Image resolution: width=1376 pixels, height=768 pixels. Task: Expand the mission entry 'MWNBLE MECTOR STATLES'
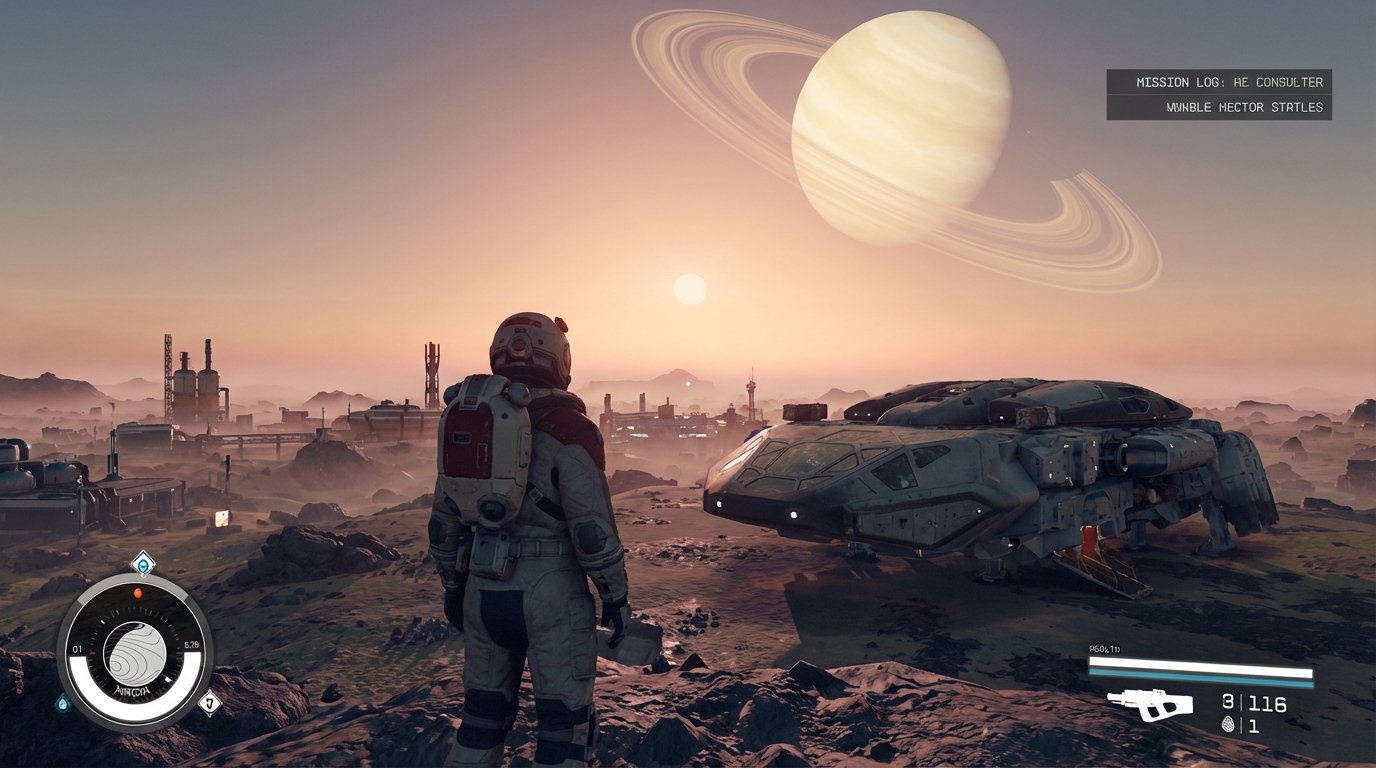pyautogui.click(x=1244, y=107)
